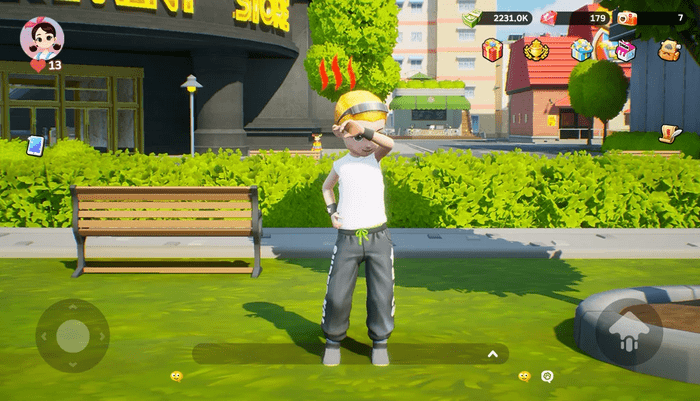
Task: Click the orange ticket currency icon
Action: tap(626, 18)
